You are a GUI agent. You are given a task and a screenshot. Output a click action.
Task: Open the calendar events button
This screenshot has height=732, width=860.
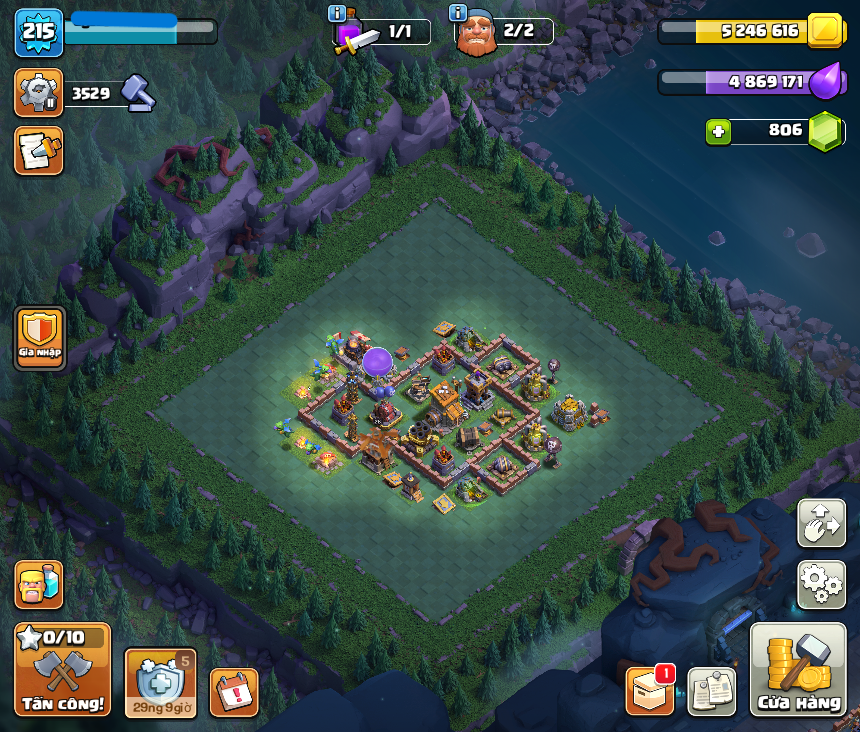[234, 691]
